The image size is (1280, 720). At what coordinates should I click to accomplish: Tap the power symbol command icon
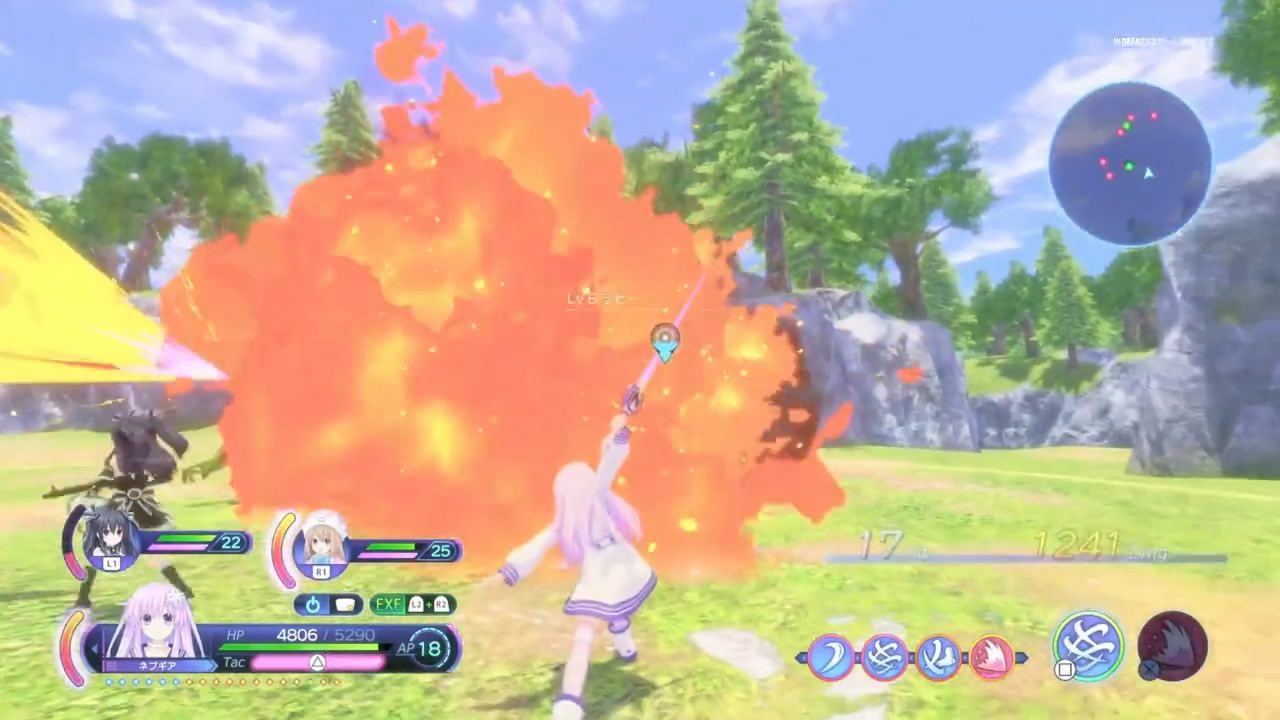[x=312, y=604]
